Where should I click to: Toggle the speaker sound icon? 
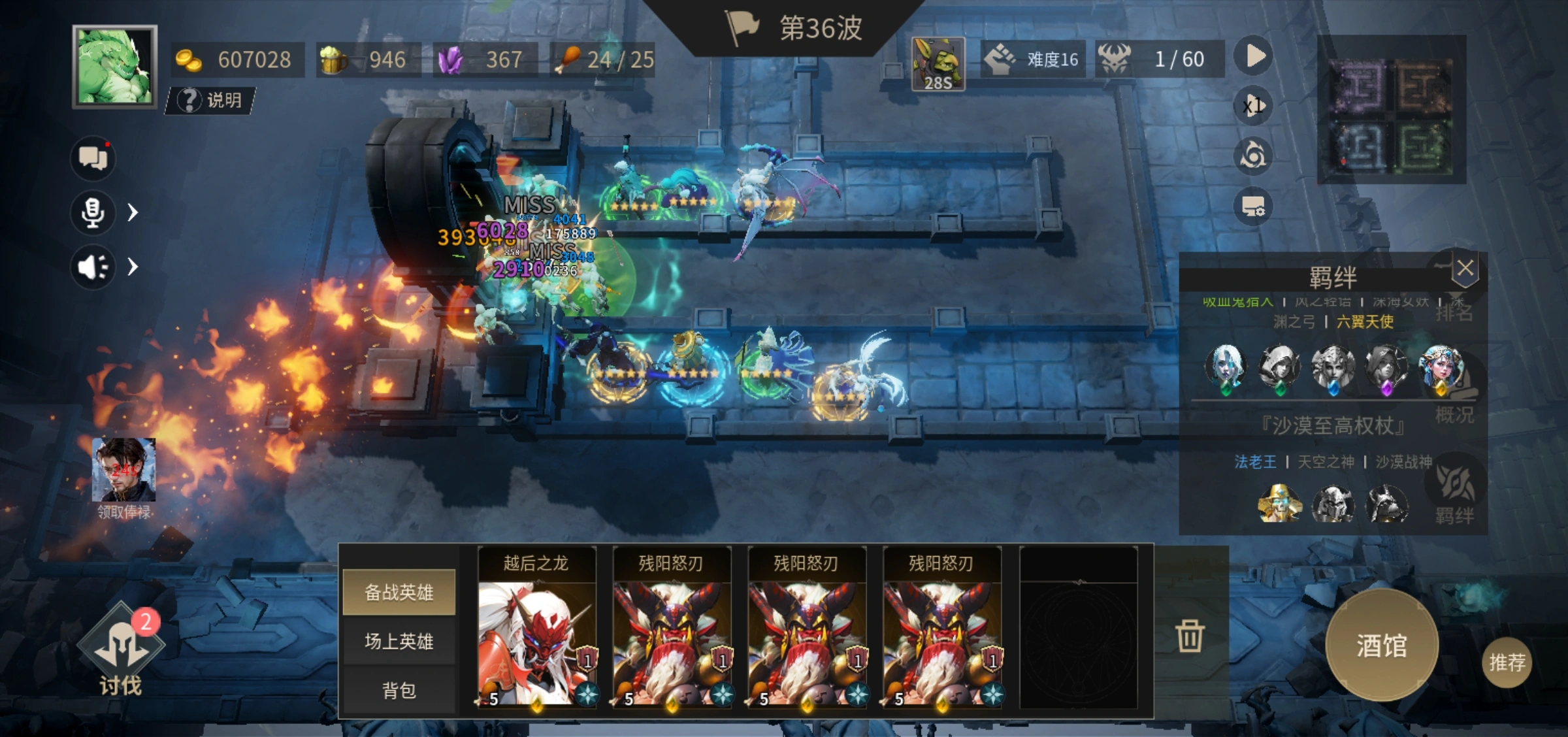(93, 267)
